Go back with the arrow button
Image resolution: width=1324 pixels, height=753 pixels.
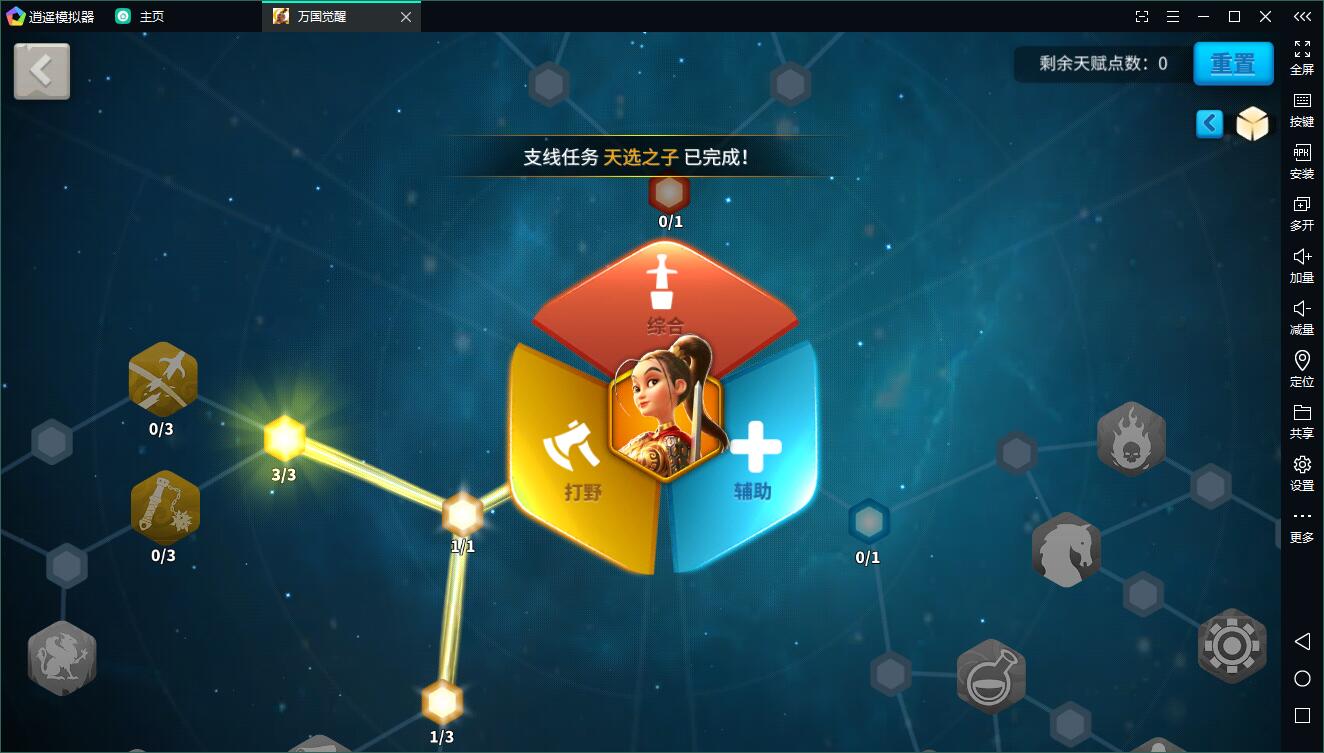[42, 71]
